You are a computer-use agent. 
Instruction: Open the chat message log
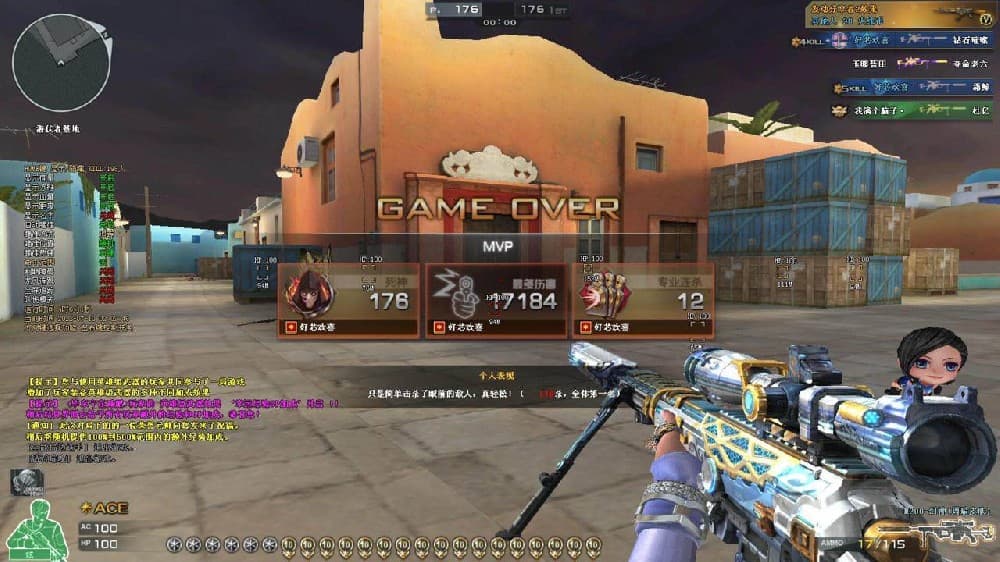(x=130, y=414)
